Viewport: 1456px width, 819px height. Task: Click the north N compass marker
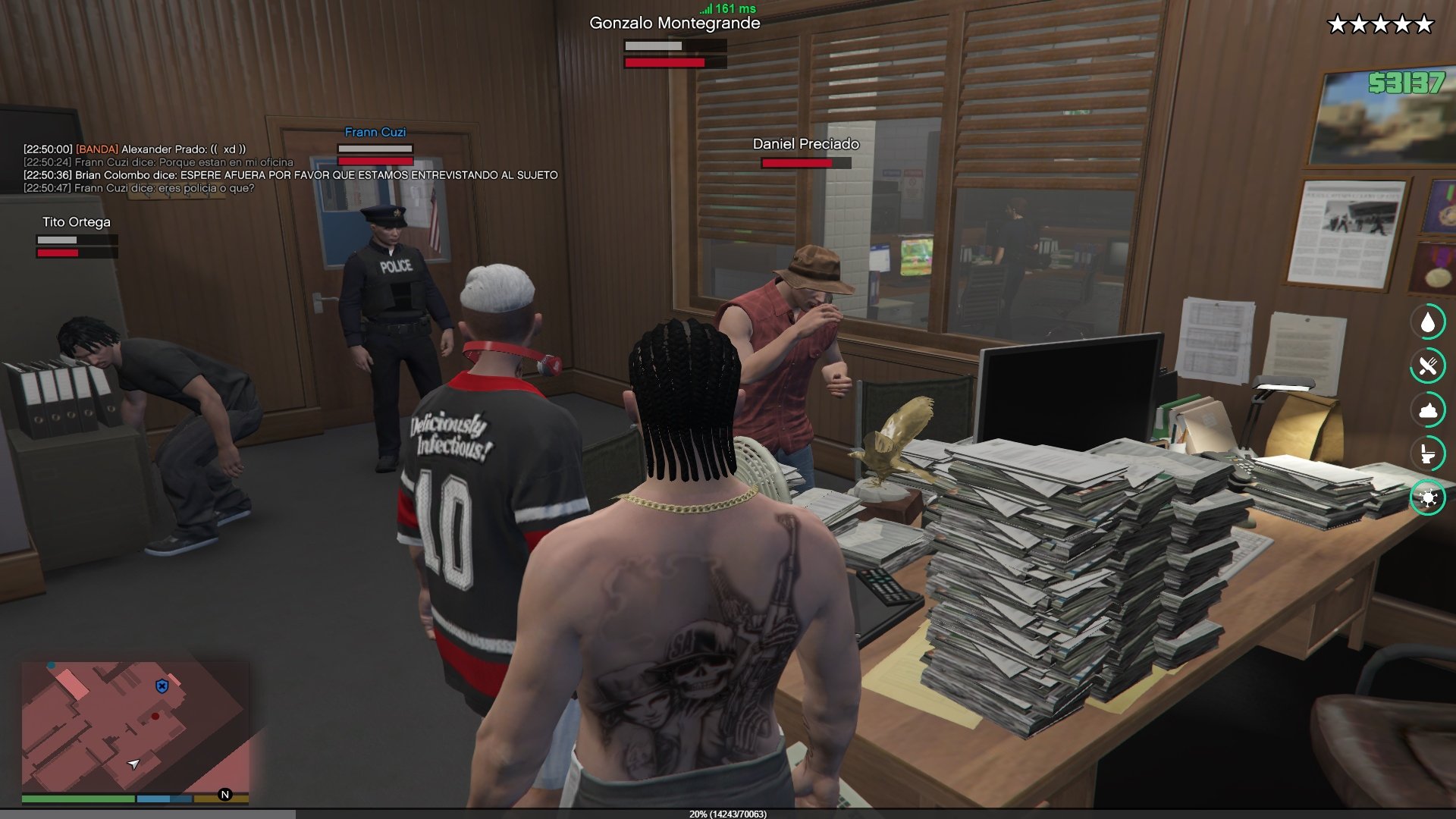[224, 795]
